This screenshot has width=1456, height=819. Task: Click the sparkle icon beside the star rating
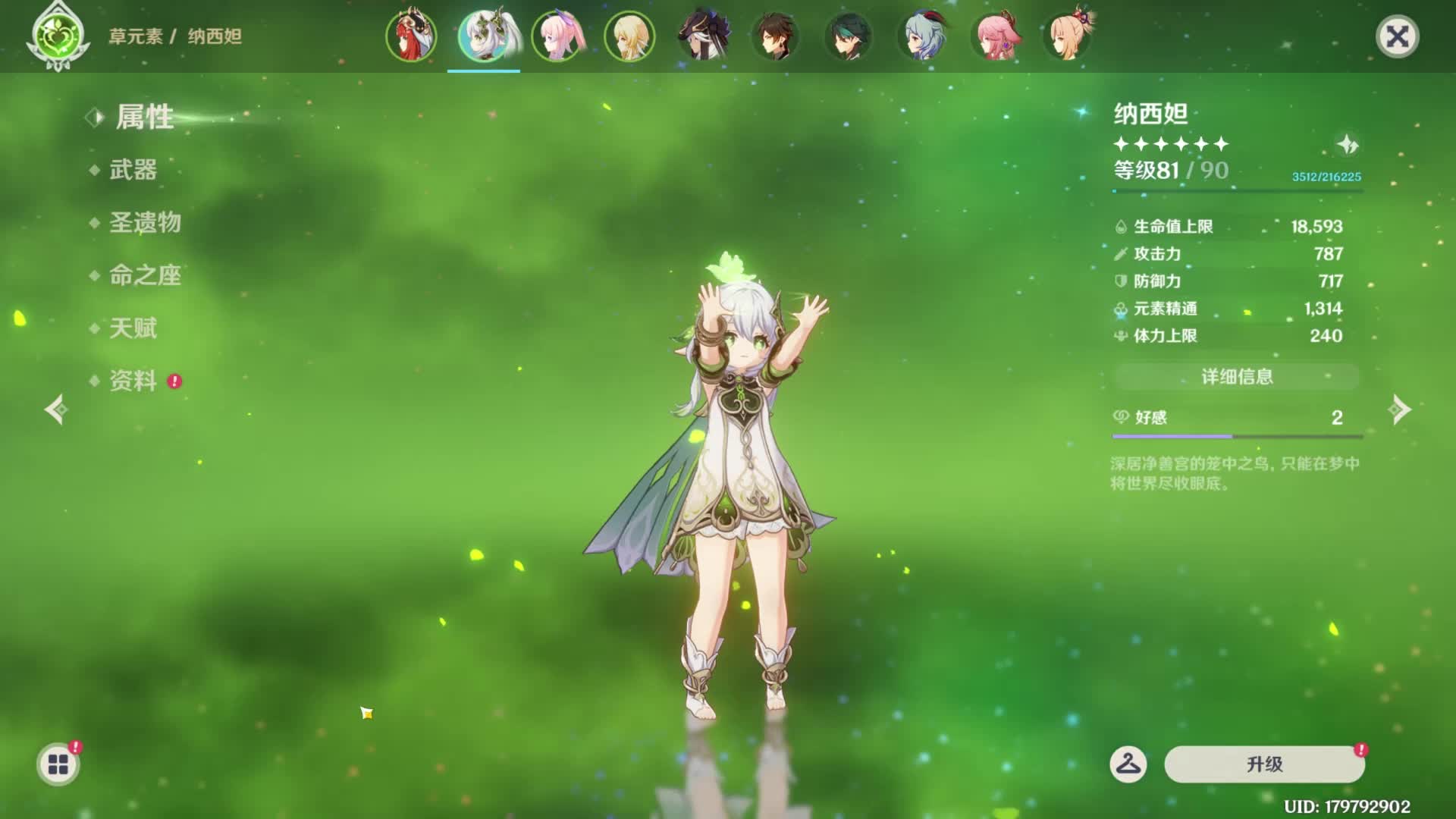1348,144
